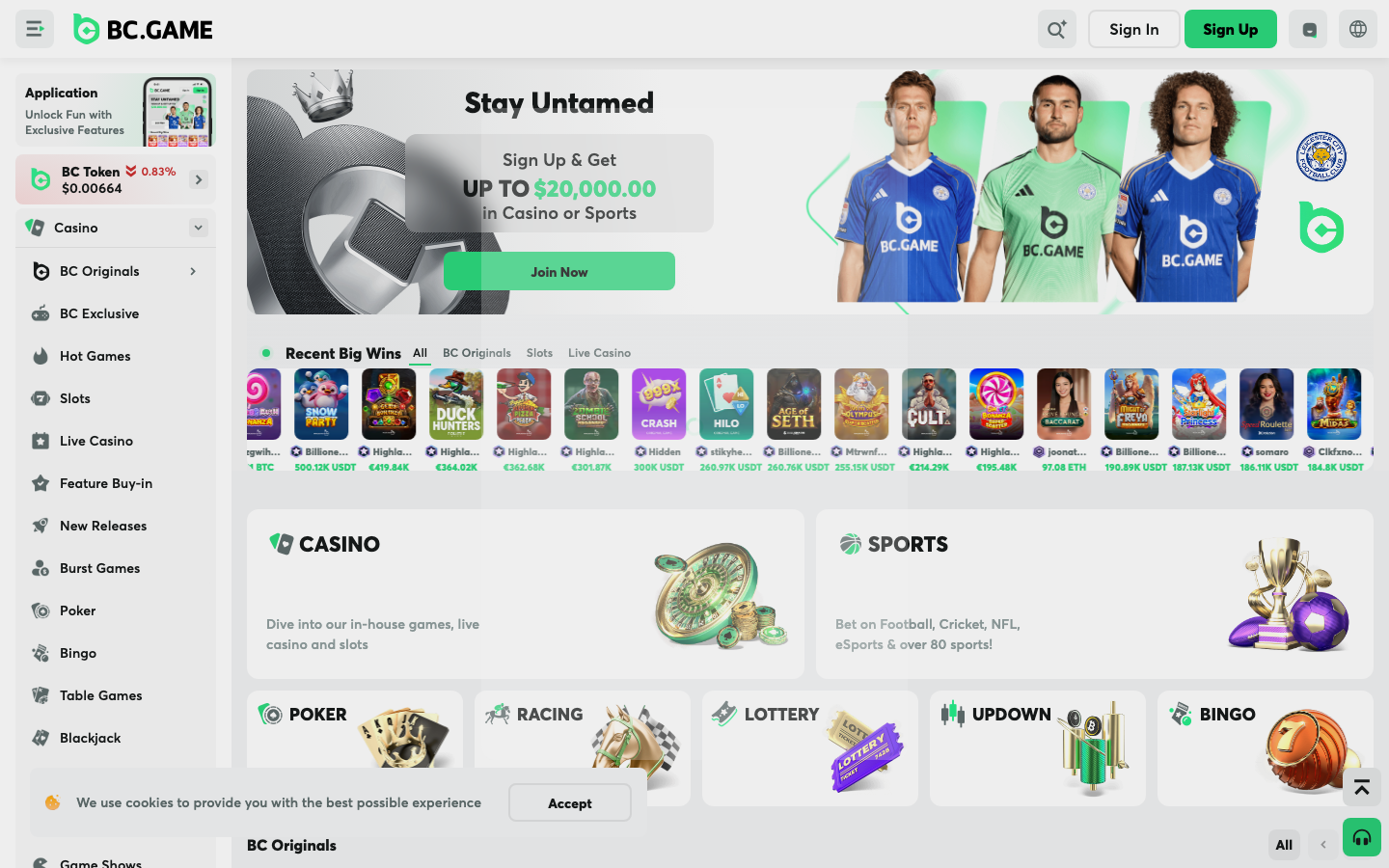Accept the cookies notice
This screenshot has height=868, width=1389.
point(569,802)
